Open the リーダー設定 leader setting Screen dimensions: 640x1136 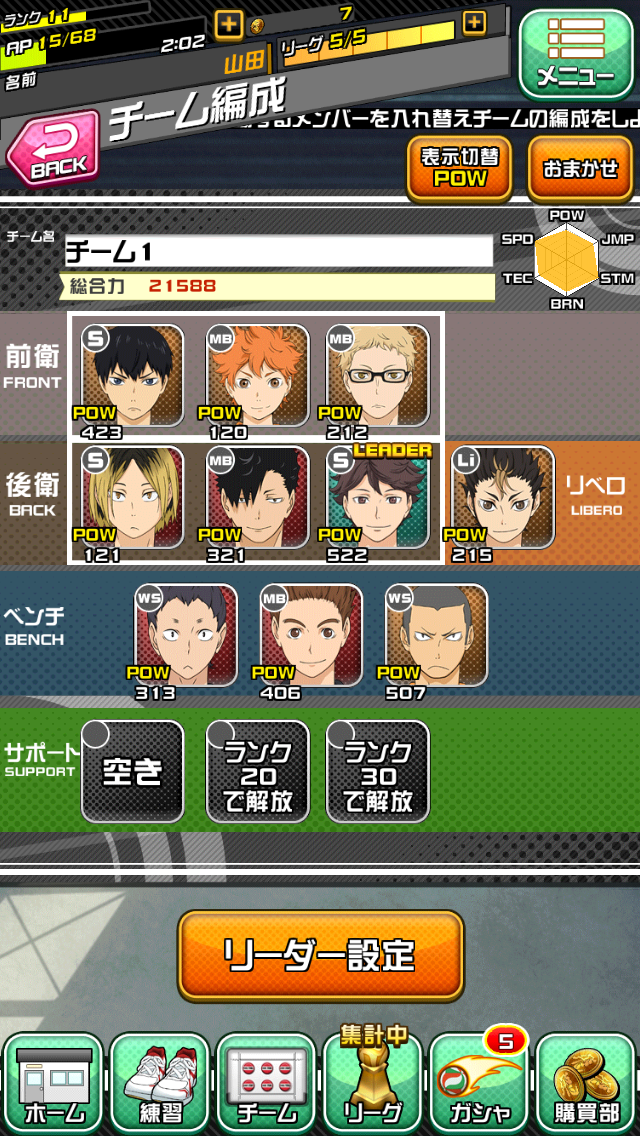(x=321, y=955)
